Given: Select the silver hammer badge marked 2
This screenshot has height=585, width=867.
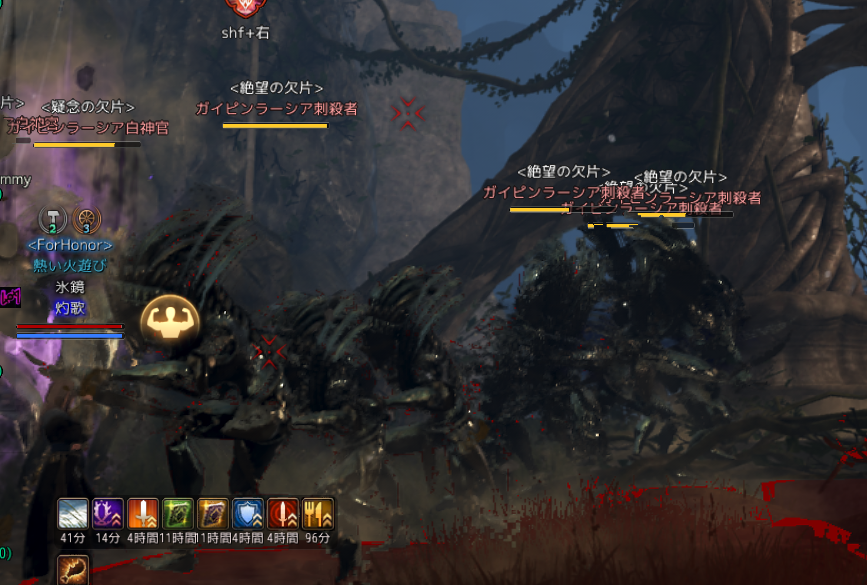Looking at the screenshot, I should [52, 220].
